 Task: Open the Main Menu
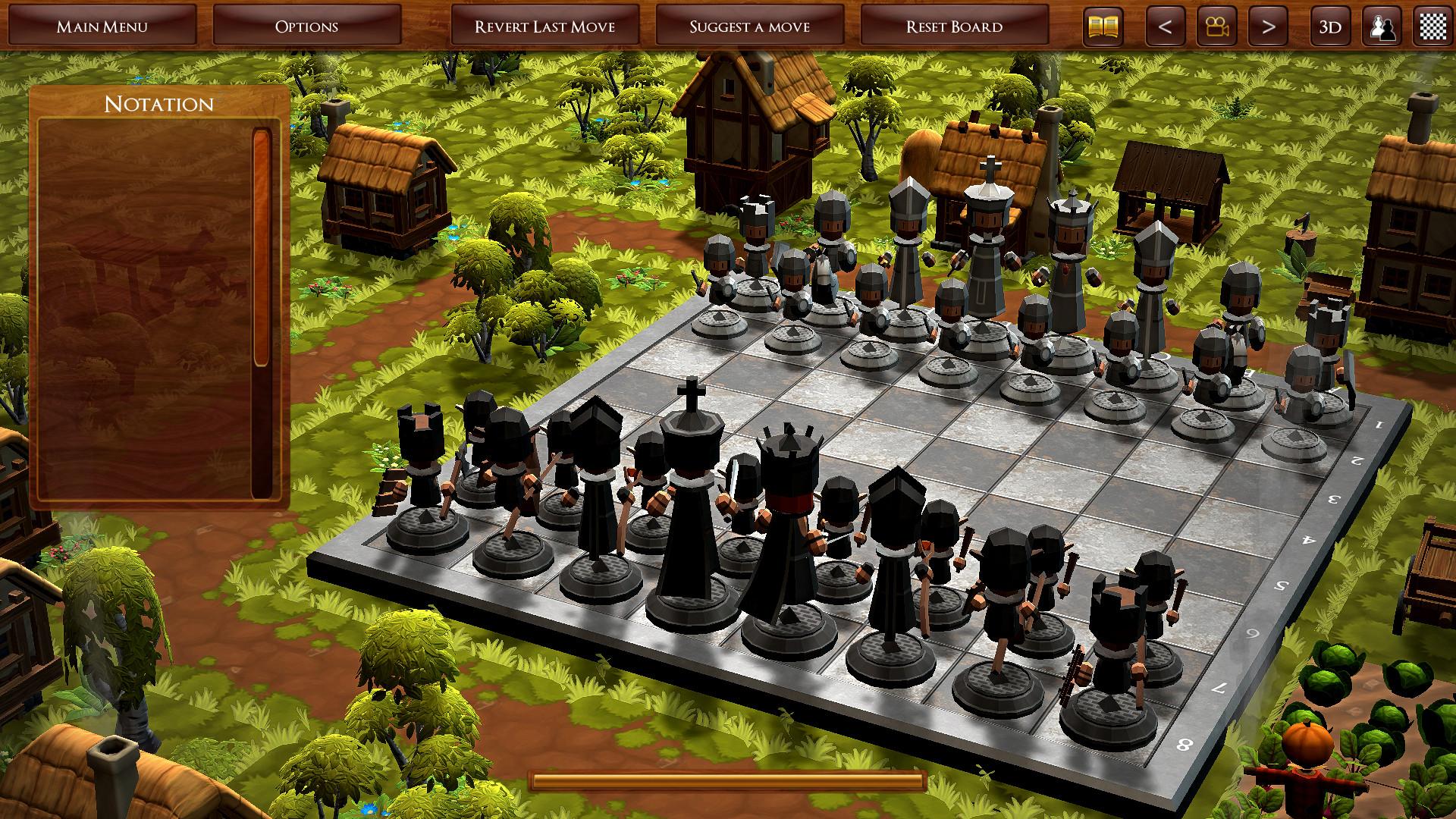pos(103,25)
